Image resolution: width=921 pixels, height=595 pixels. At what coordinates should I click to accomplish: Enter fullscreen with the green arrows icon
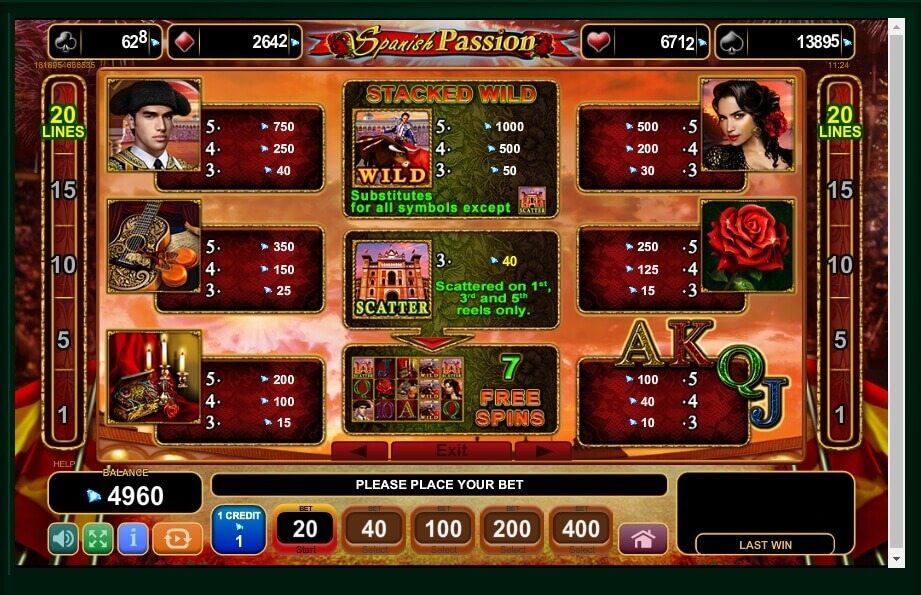[x=97, y=539]
